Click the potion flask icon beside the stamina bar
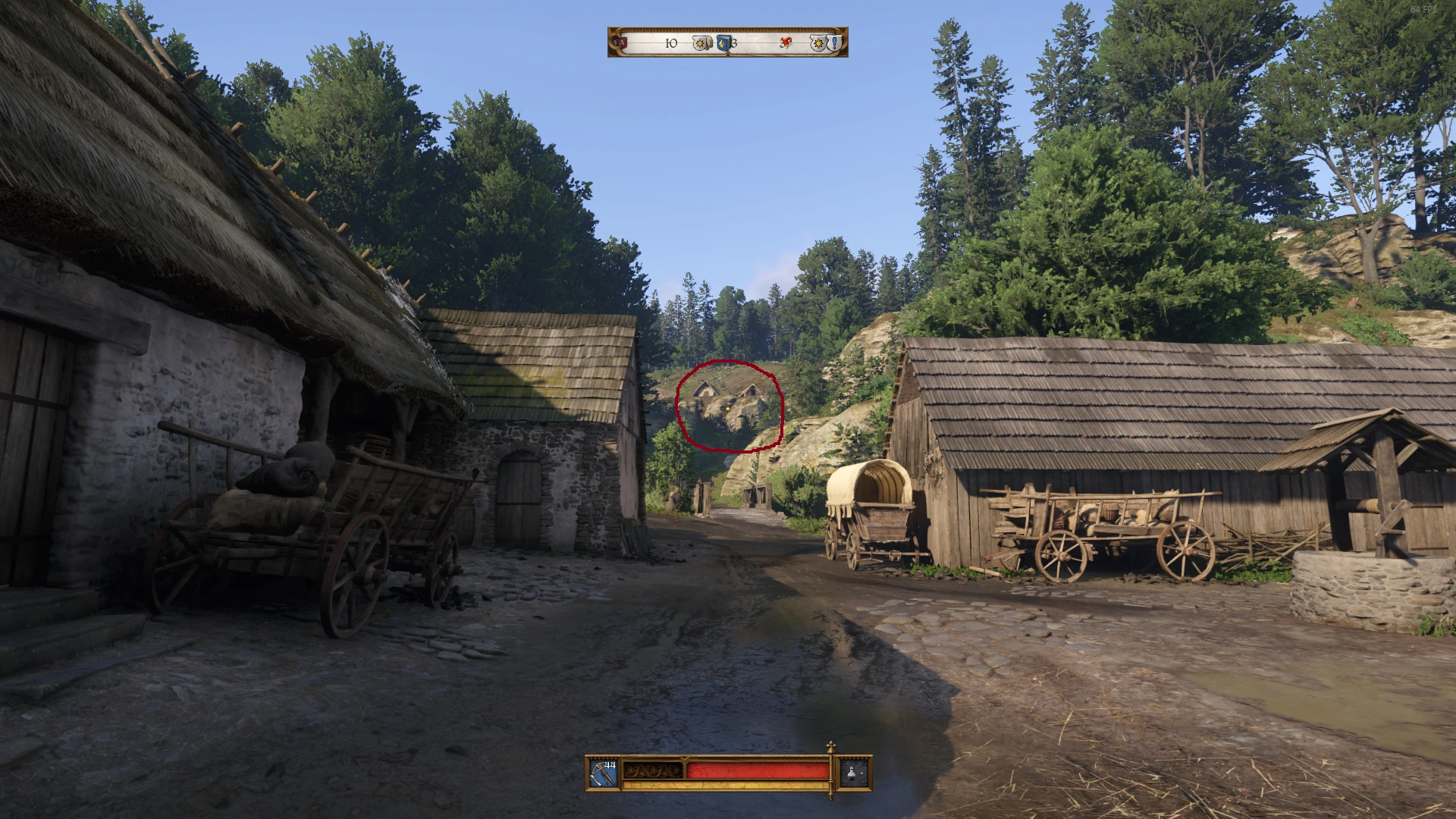 click(852, 774)
